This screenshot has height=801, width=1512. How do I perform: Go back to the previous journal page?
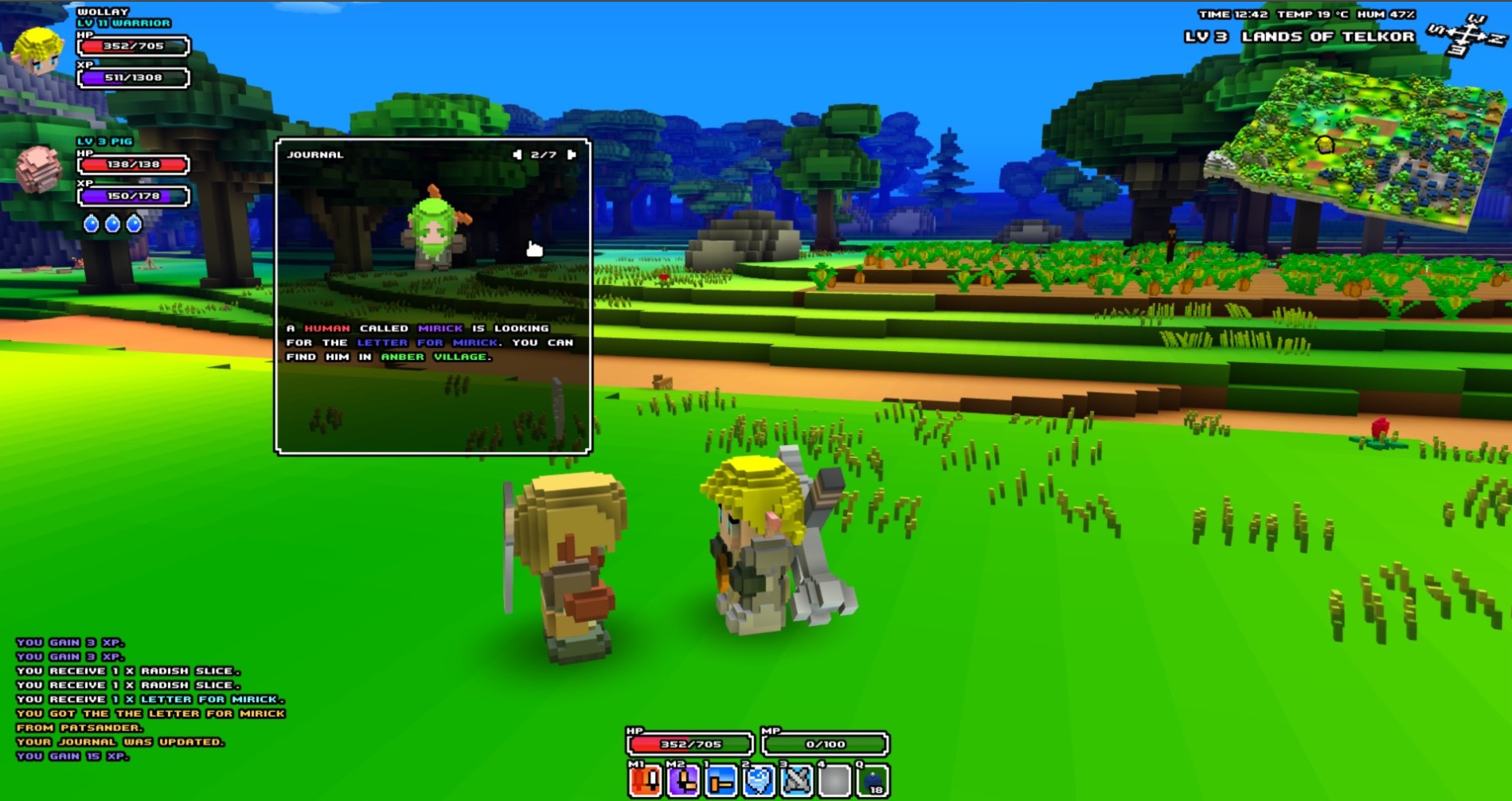(518, 154)
